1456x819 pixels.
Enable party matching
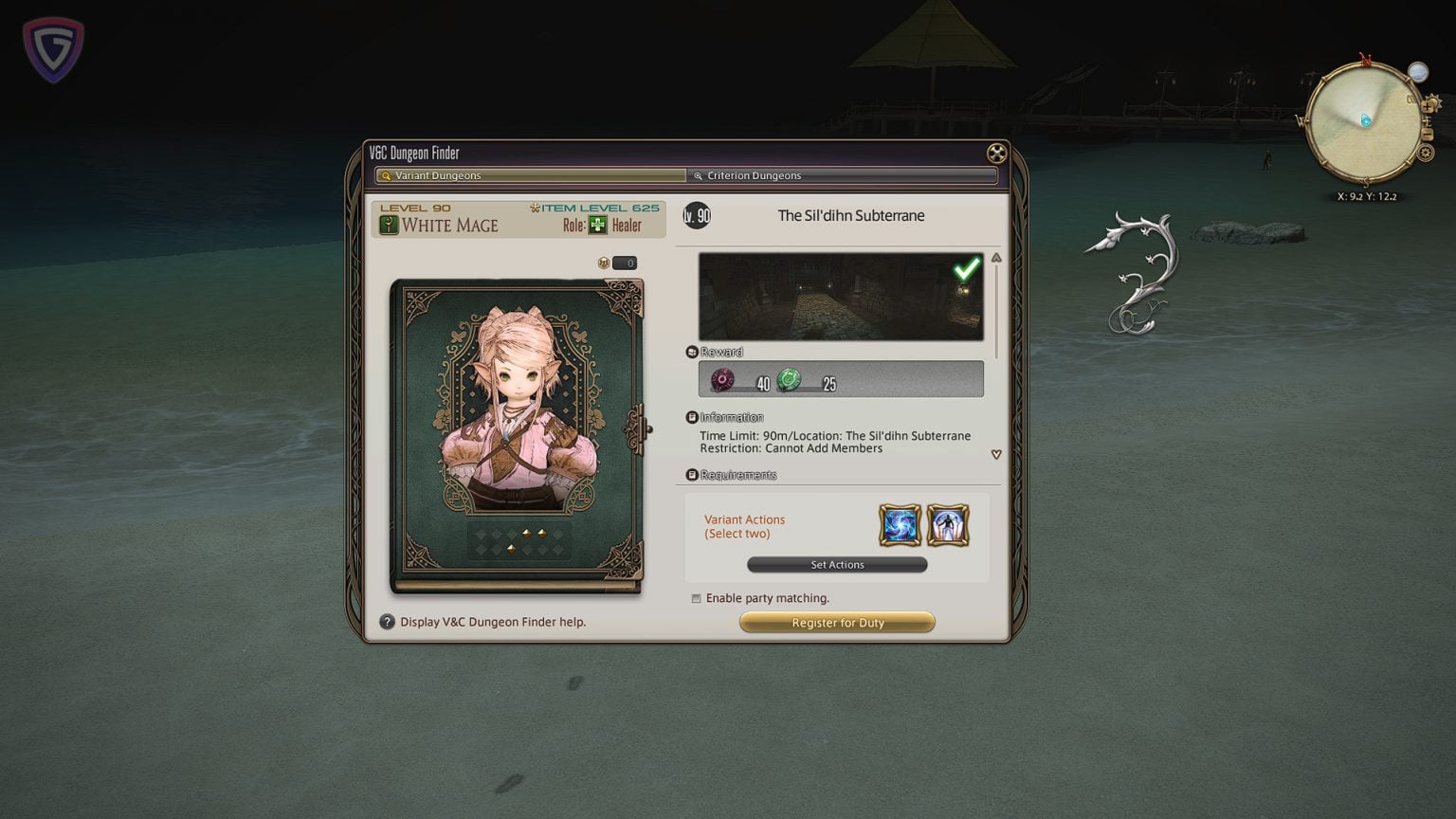point(697,598)
